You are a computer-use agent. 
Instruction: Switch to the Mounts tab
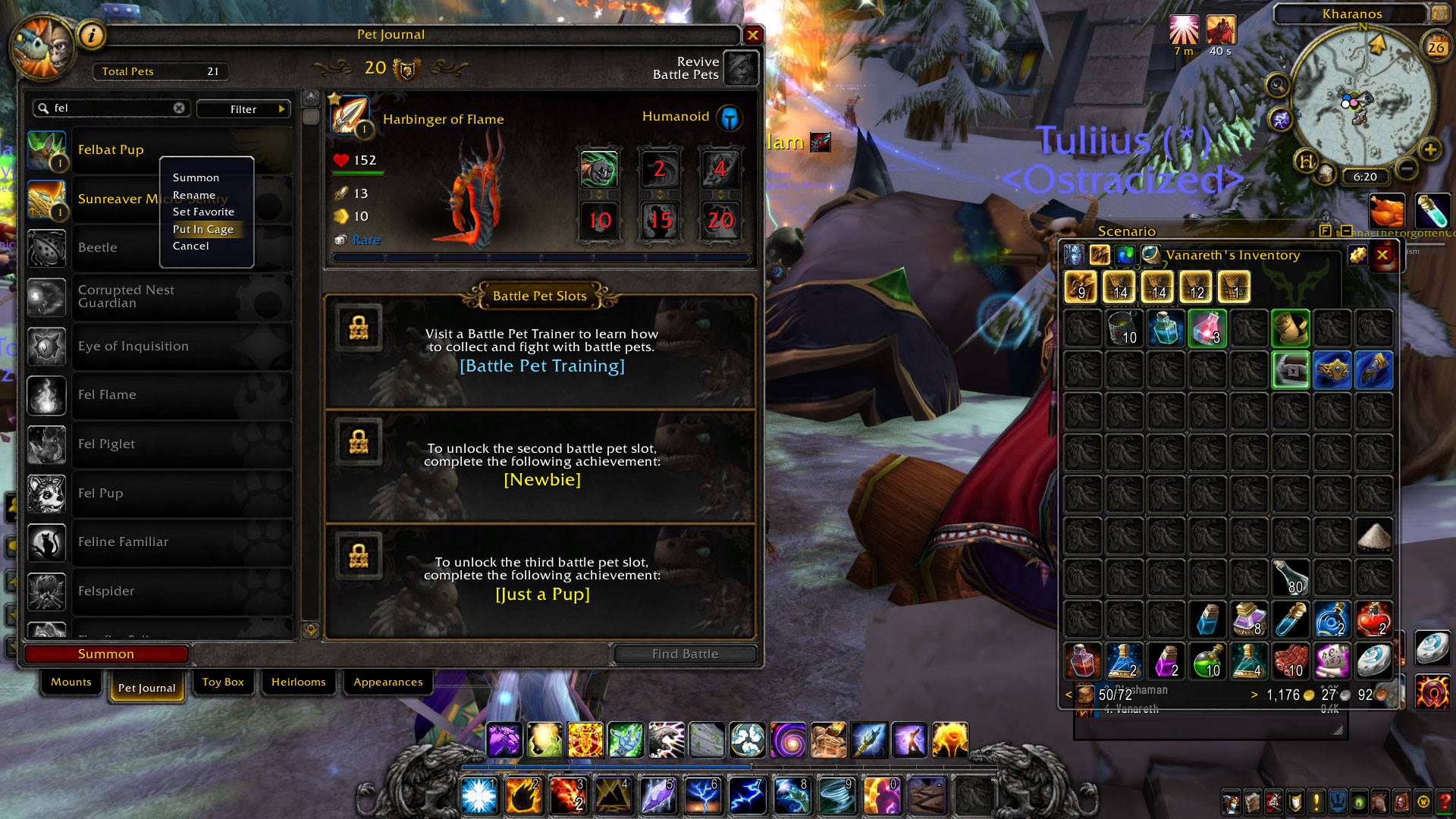pyautogui.click(x=71, y=682)
